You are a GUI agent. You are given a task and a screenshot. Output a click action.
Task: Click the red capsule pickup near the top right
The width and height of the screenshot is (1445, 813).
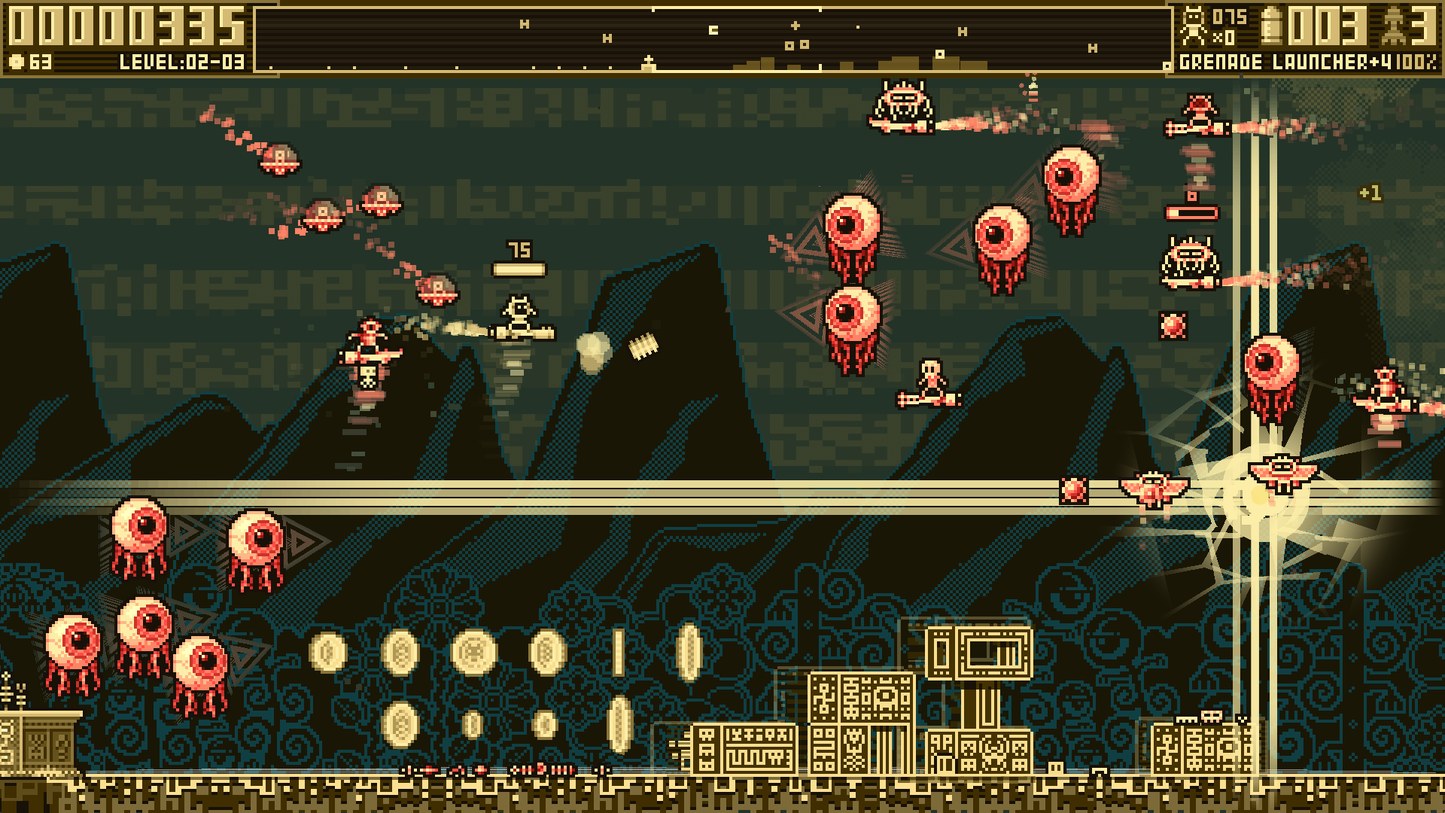[1194, 210]
